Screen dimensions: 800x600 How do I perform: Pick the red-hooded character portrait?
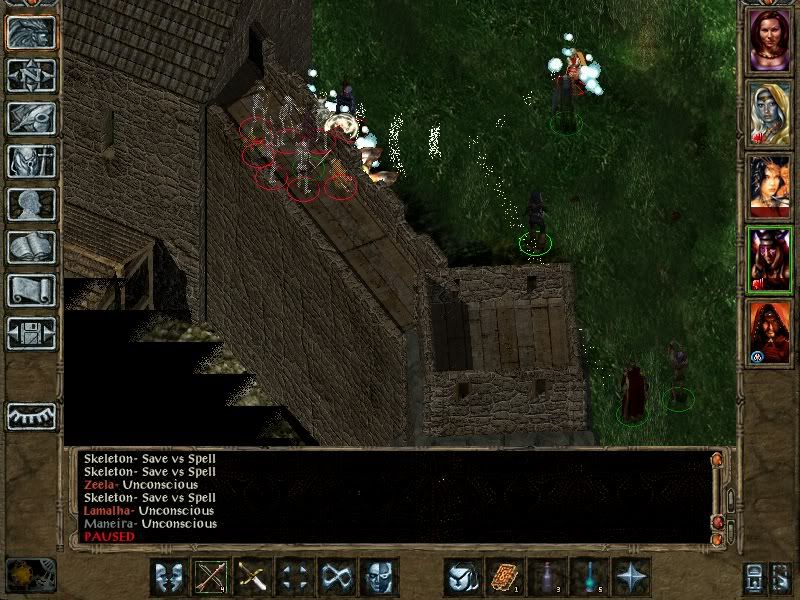pos(770,332)
